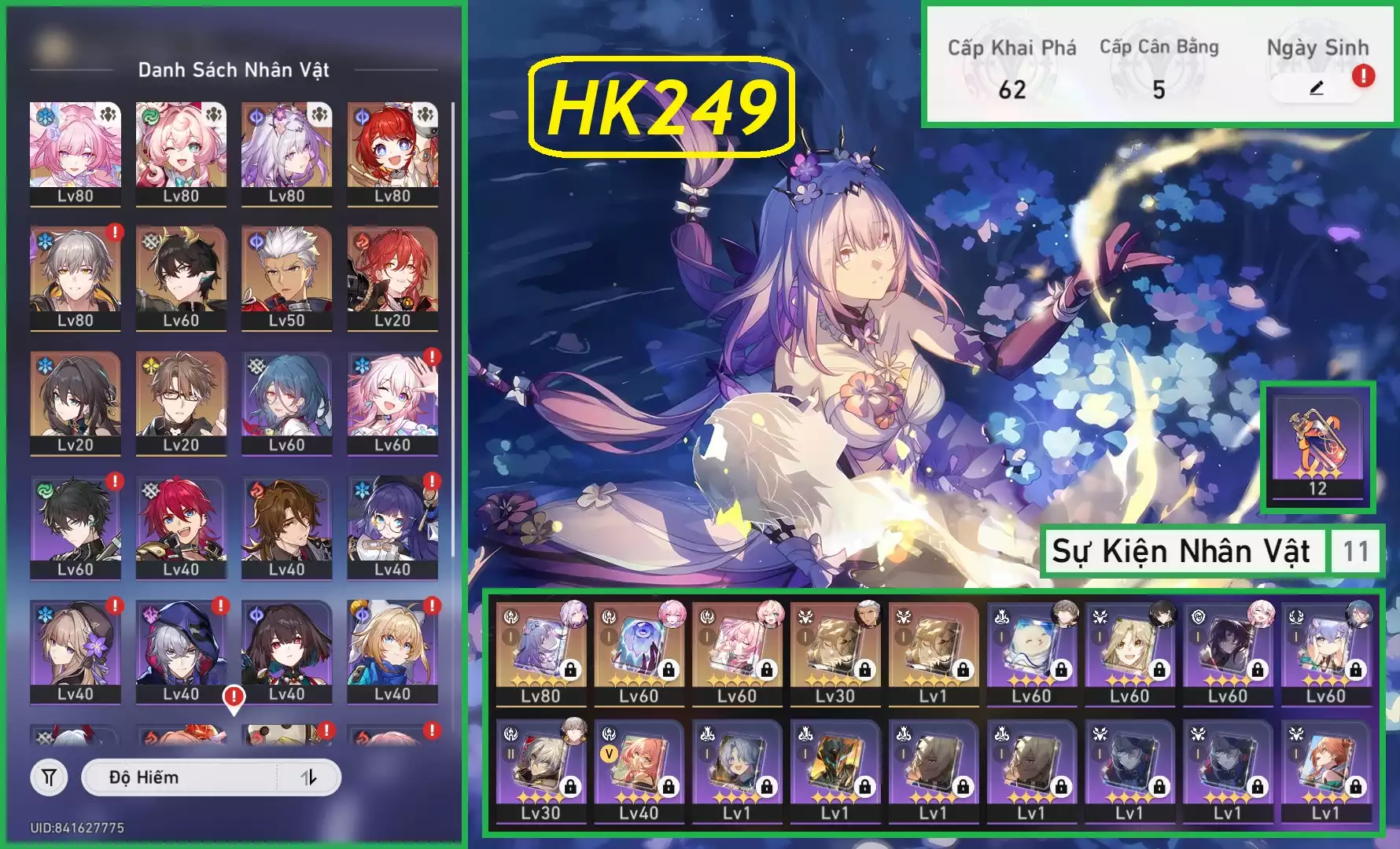Select the purple-haired glasses Lv40 character
1400x849 pixels.
point(392,526)
